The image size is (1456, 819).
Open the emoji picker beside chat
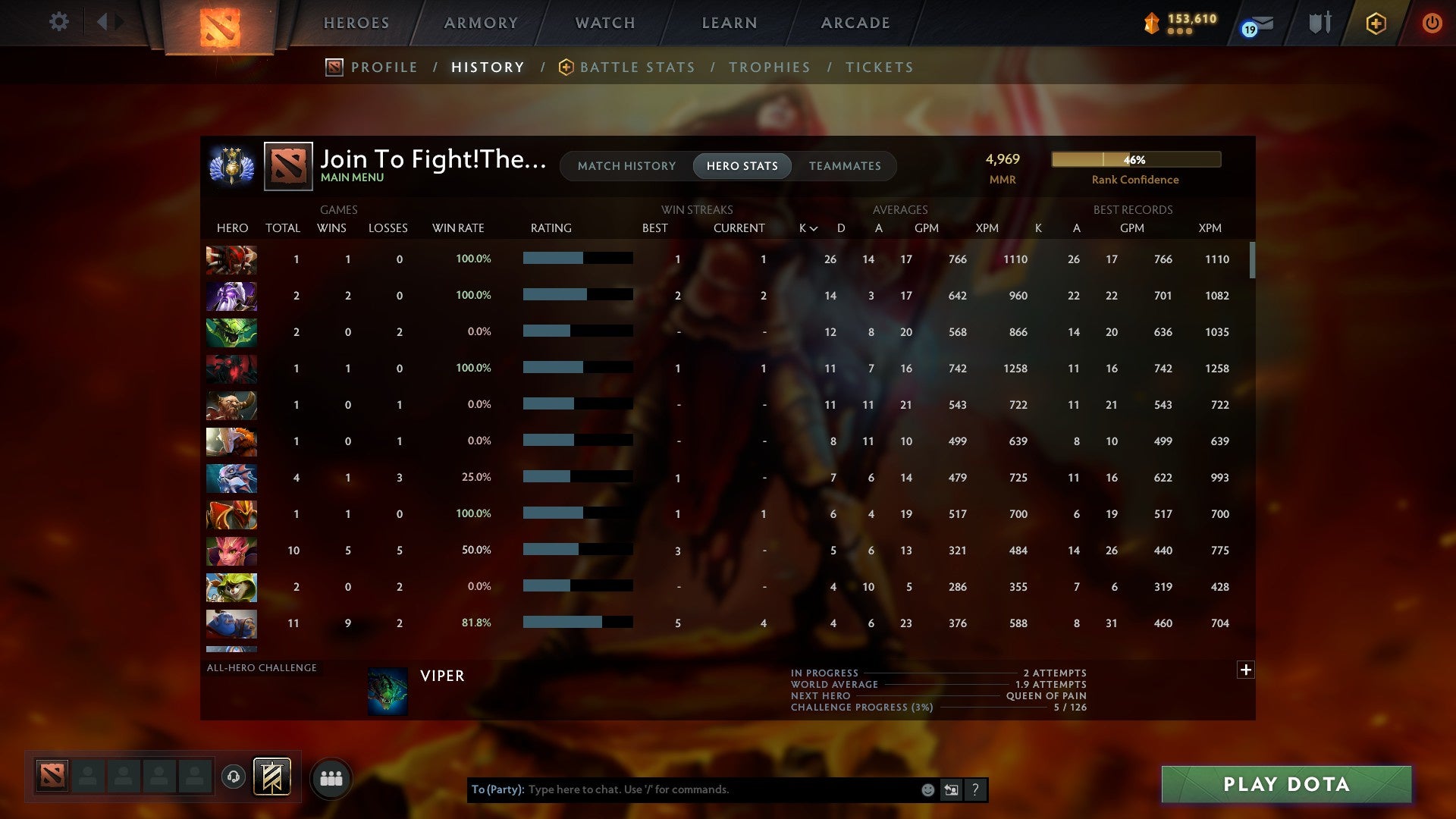pyautogui.click(x=927, y=789)
